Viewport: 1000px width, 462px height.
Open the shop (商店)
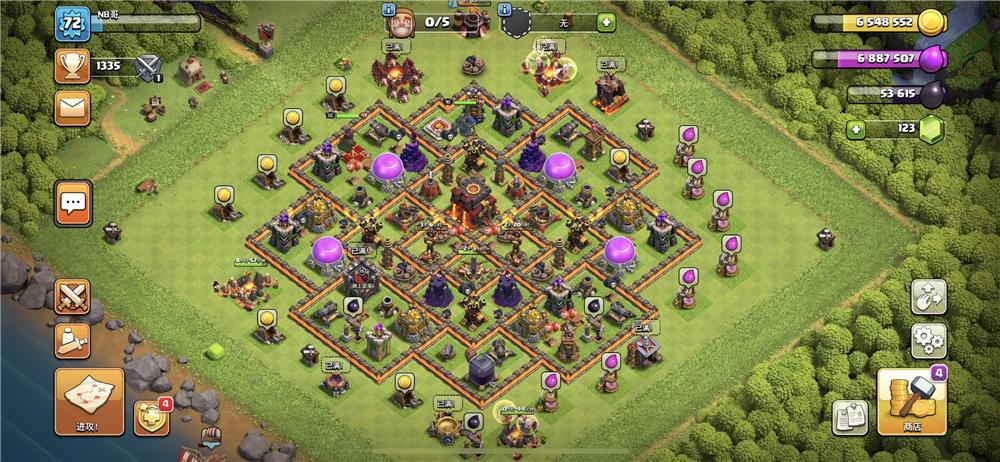[x=911, y=402]
